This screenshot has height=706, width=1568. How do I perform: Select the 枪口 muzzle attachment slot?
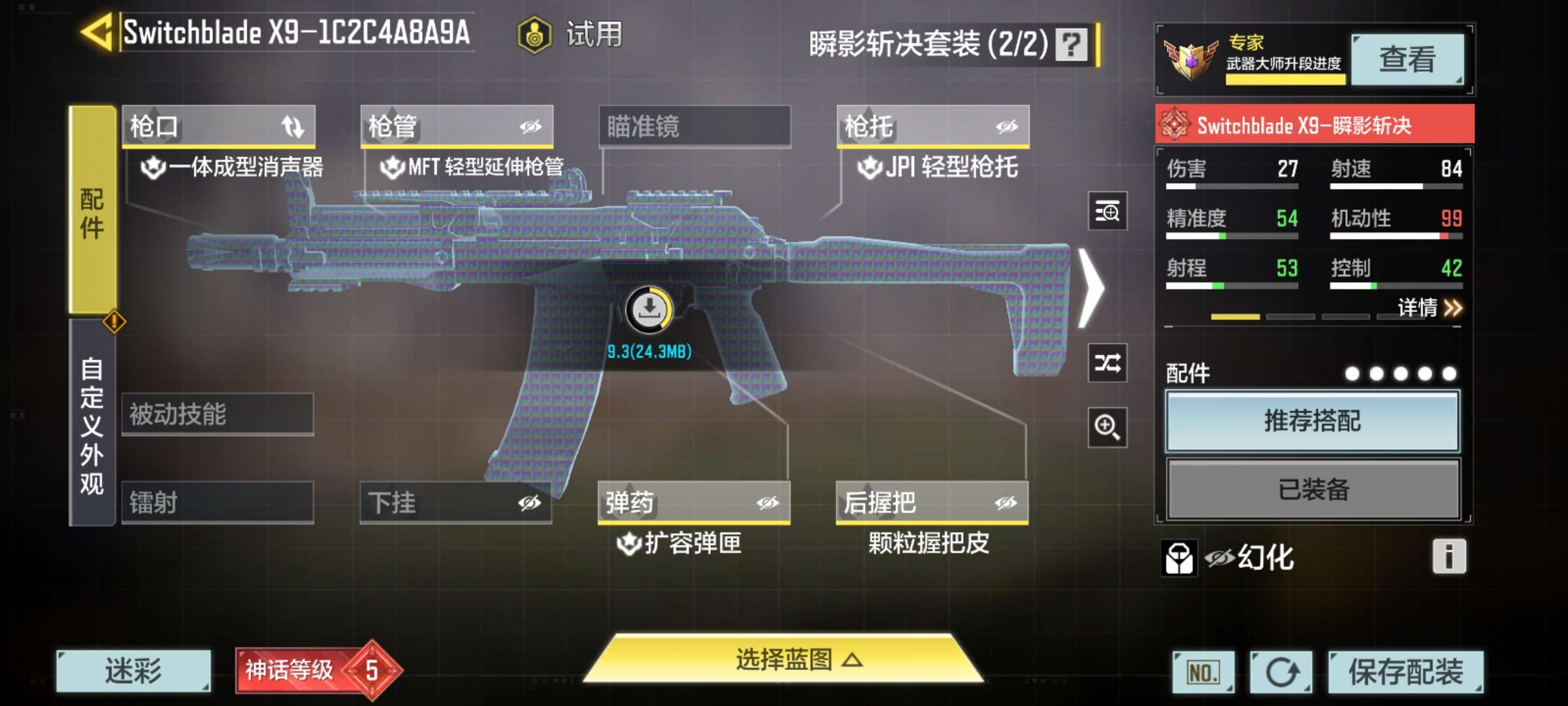[218, 126]
